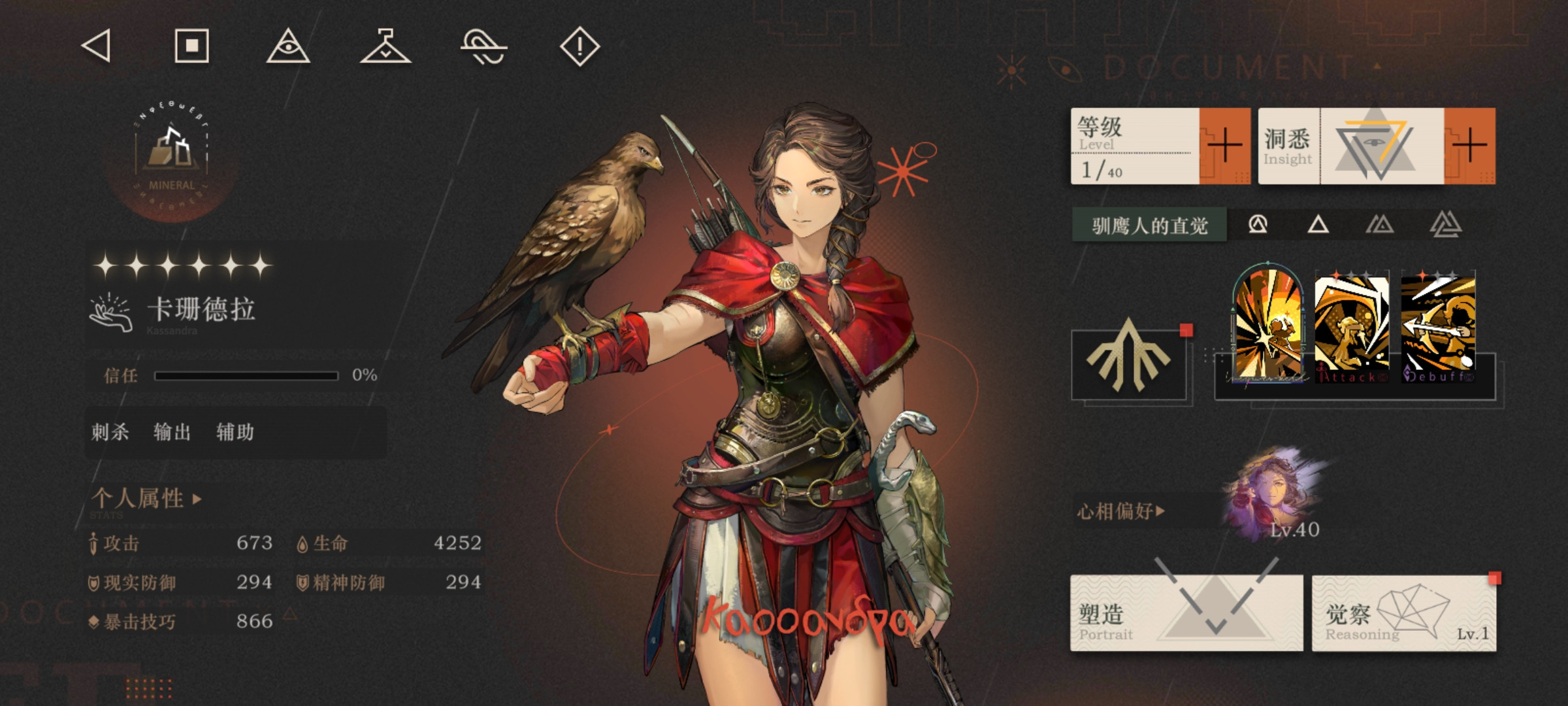Screen dimensions: 1568x706
Task: View the Attack skill card
Action: coord(1351,328)
